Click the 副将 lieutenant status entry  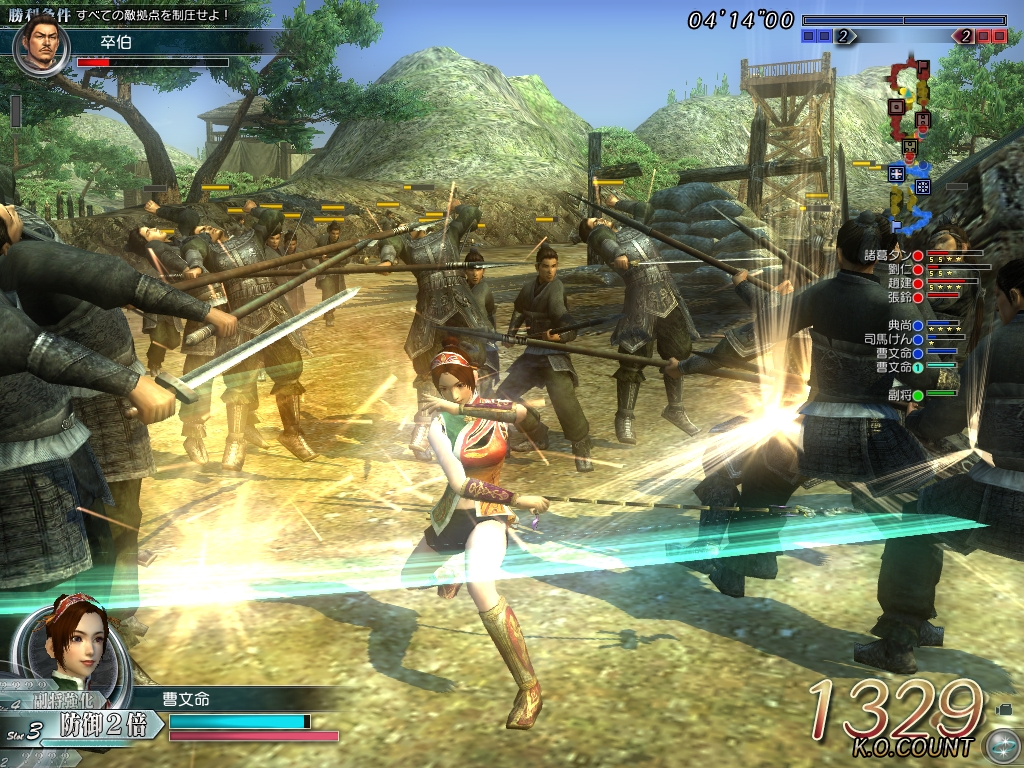pyautogui.click(x=899, y=395)
